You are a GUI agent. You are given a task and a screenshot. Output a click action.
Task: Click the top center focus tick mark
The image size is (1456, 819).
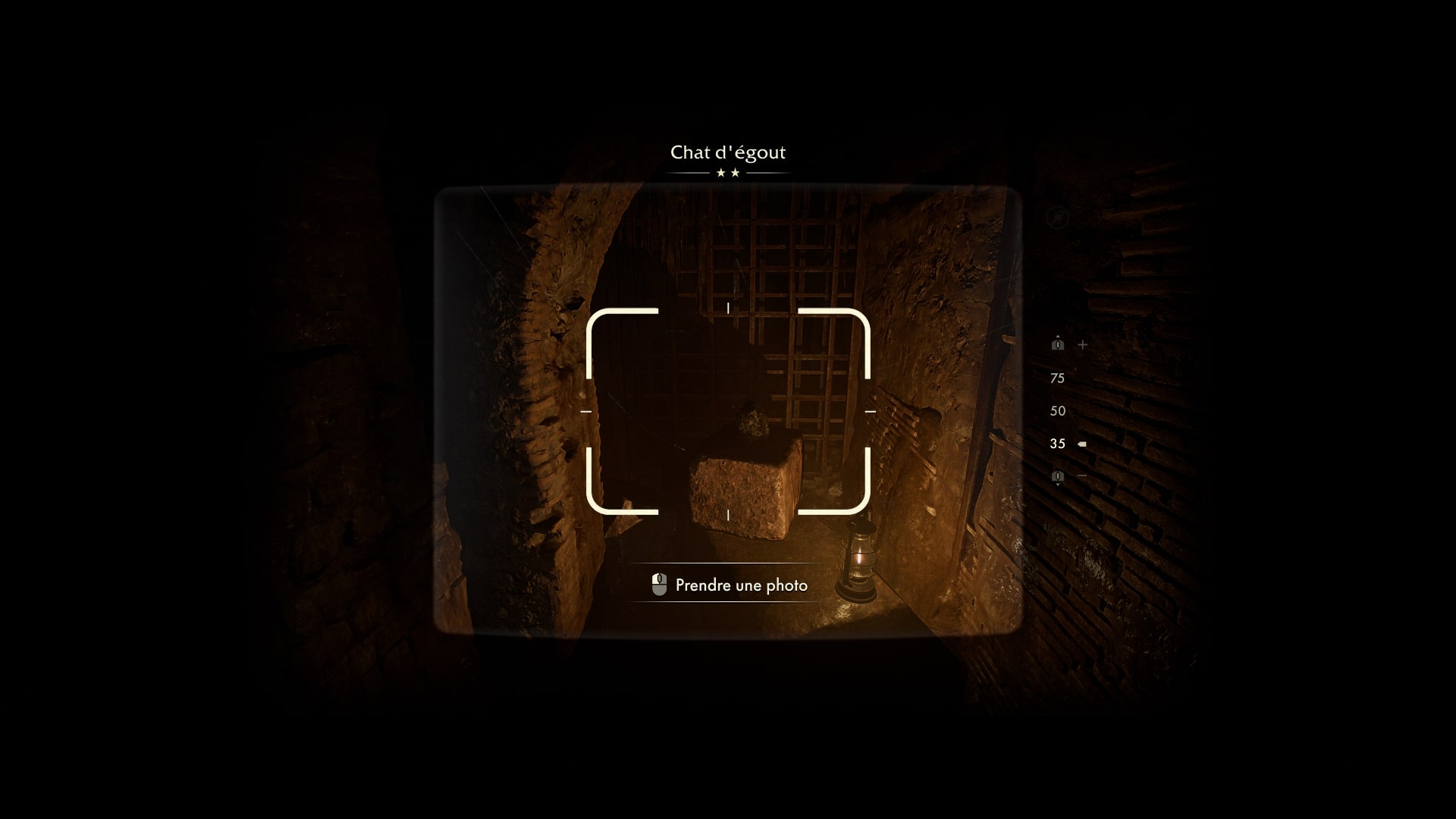point(728,308)
